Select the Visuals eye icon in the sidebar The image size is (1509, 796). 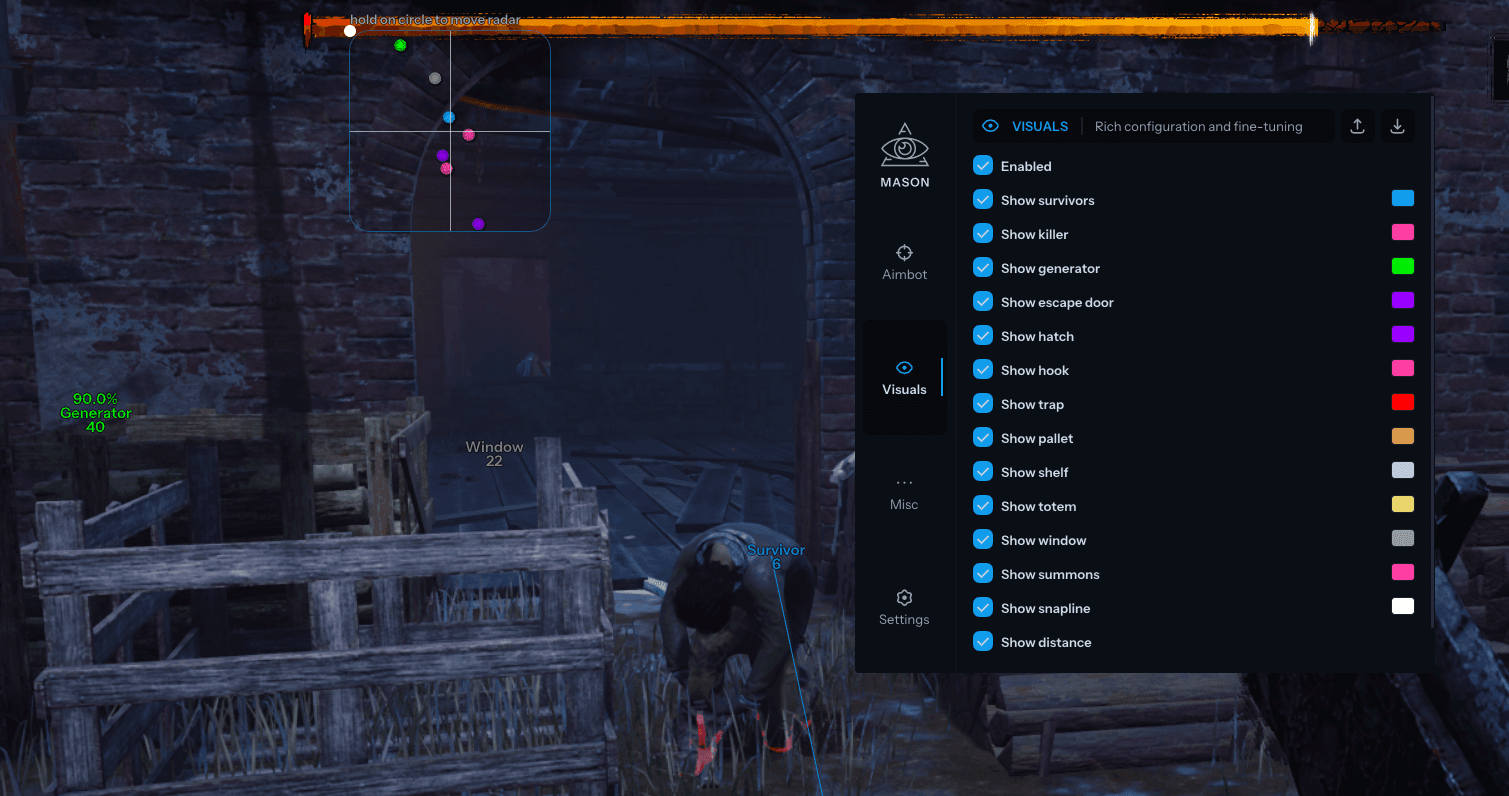coord(904,367)
